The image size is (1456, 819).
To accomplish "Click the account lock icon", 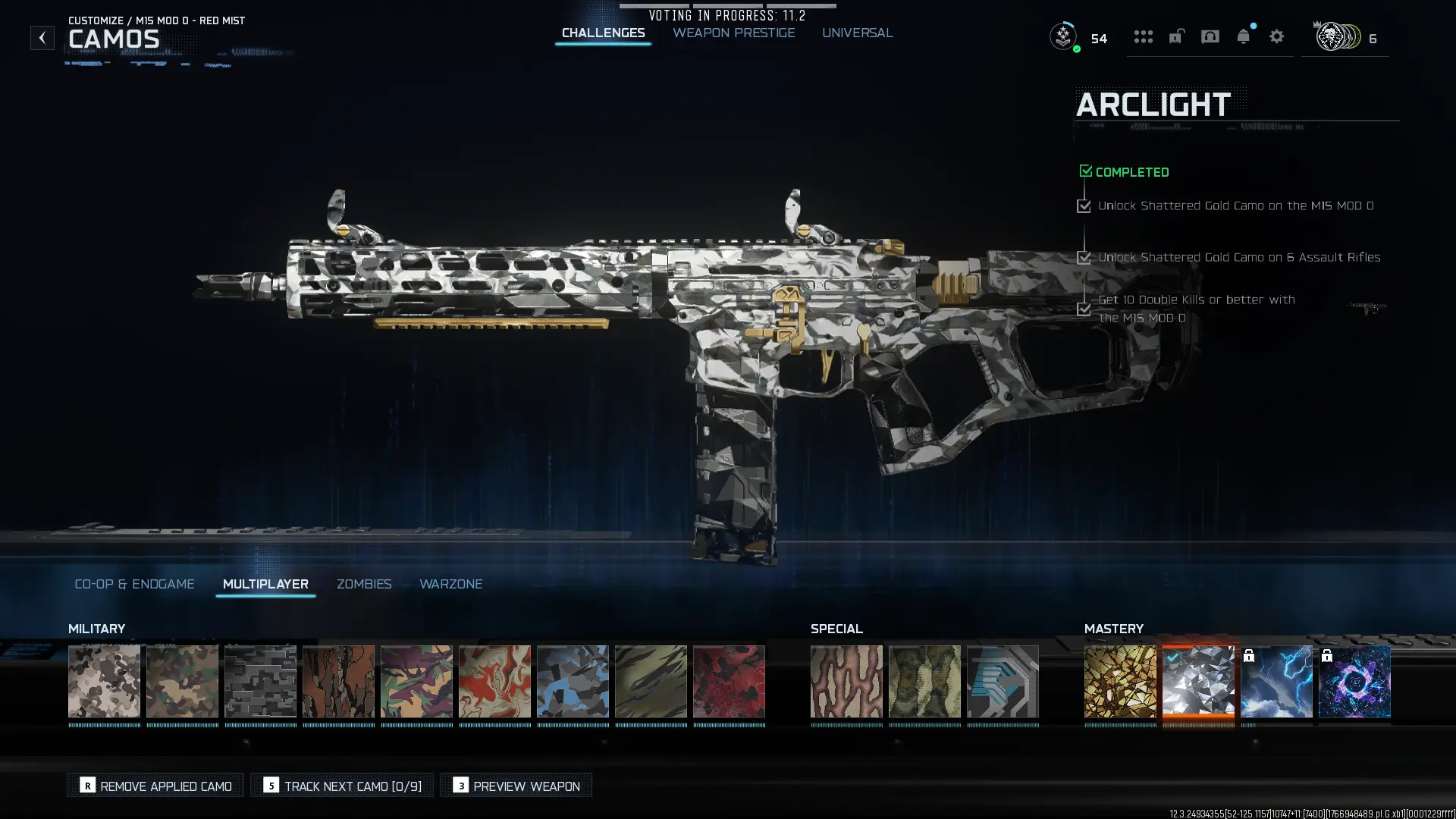I will [x=1176, y=36].
